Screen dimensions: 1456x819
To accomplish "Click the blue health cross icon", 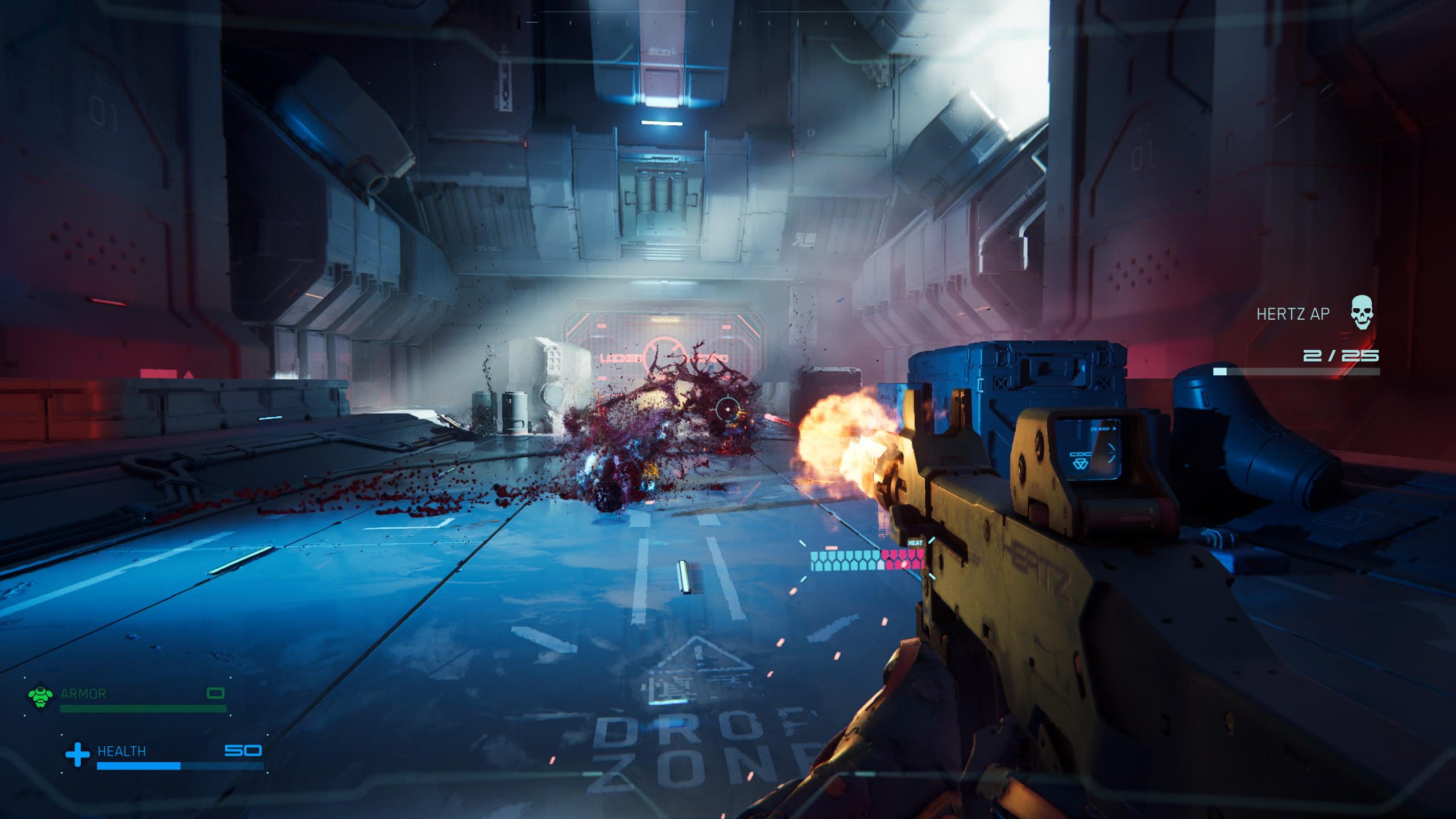I will pyautogui.click(x=78, y=754).
